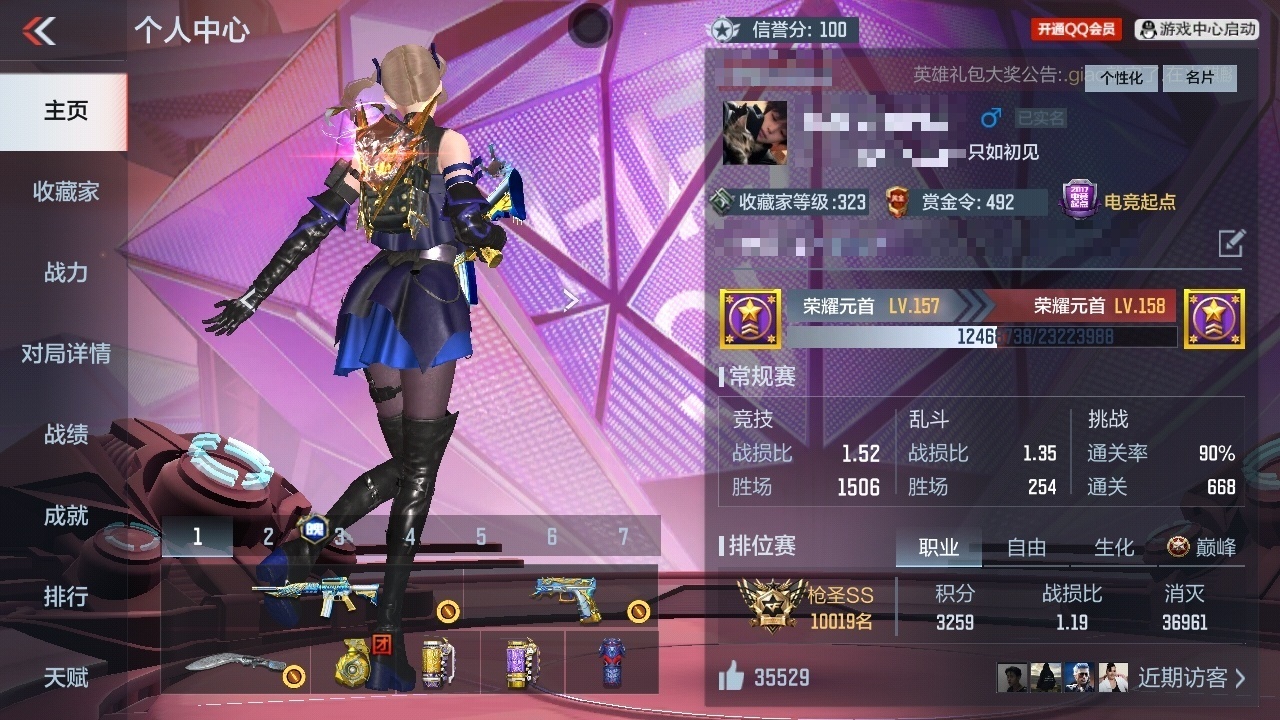Open the 战力 section
The image size is (1280, 720).
65,273
